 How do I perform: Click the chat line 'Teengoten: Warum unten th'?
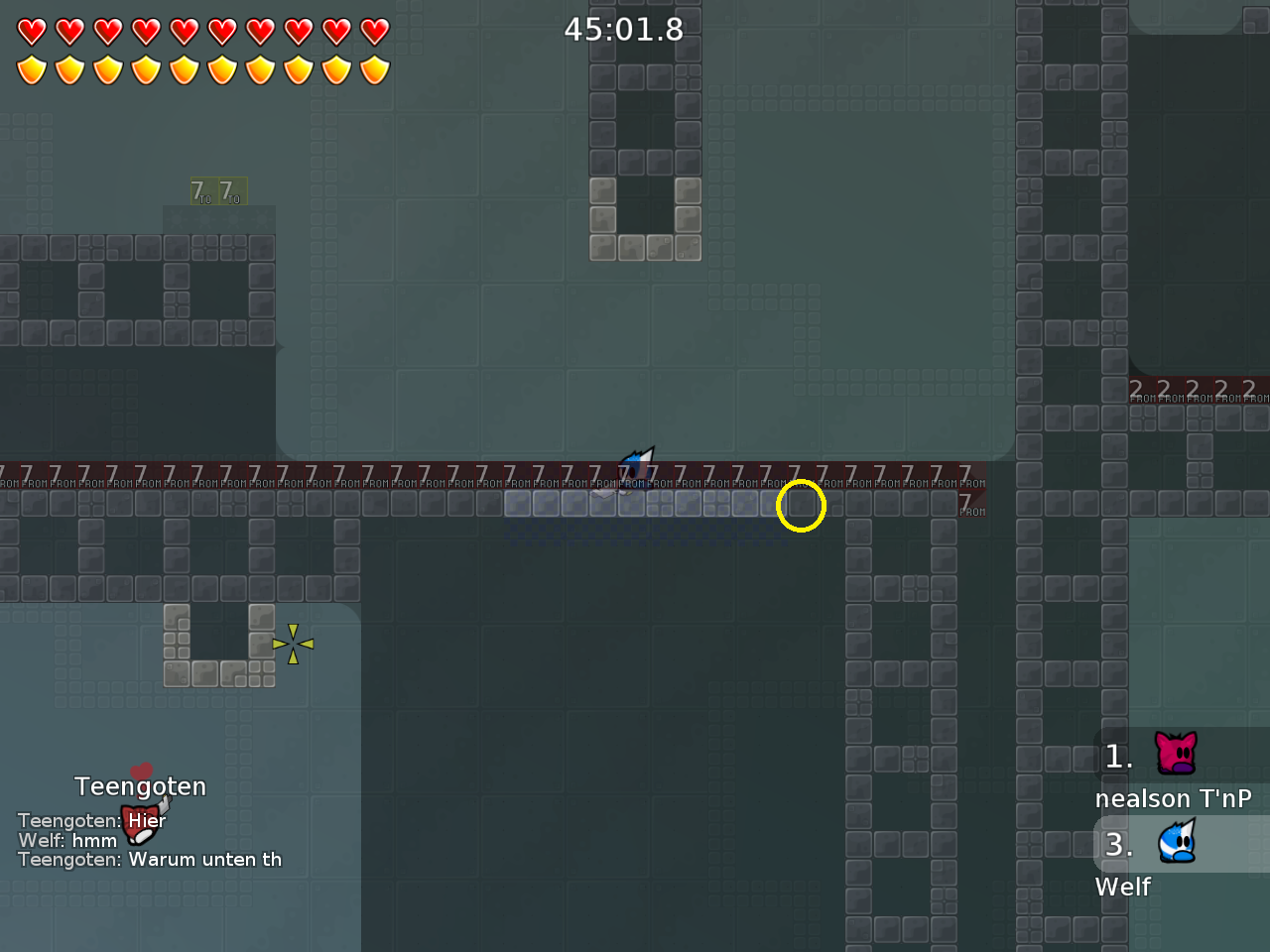(x=150, y=860)
